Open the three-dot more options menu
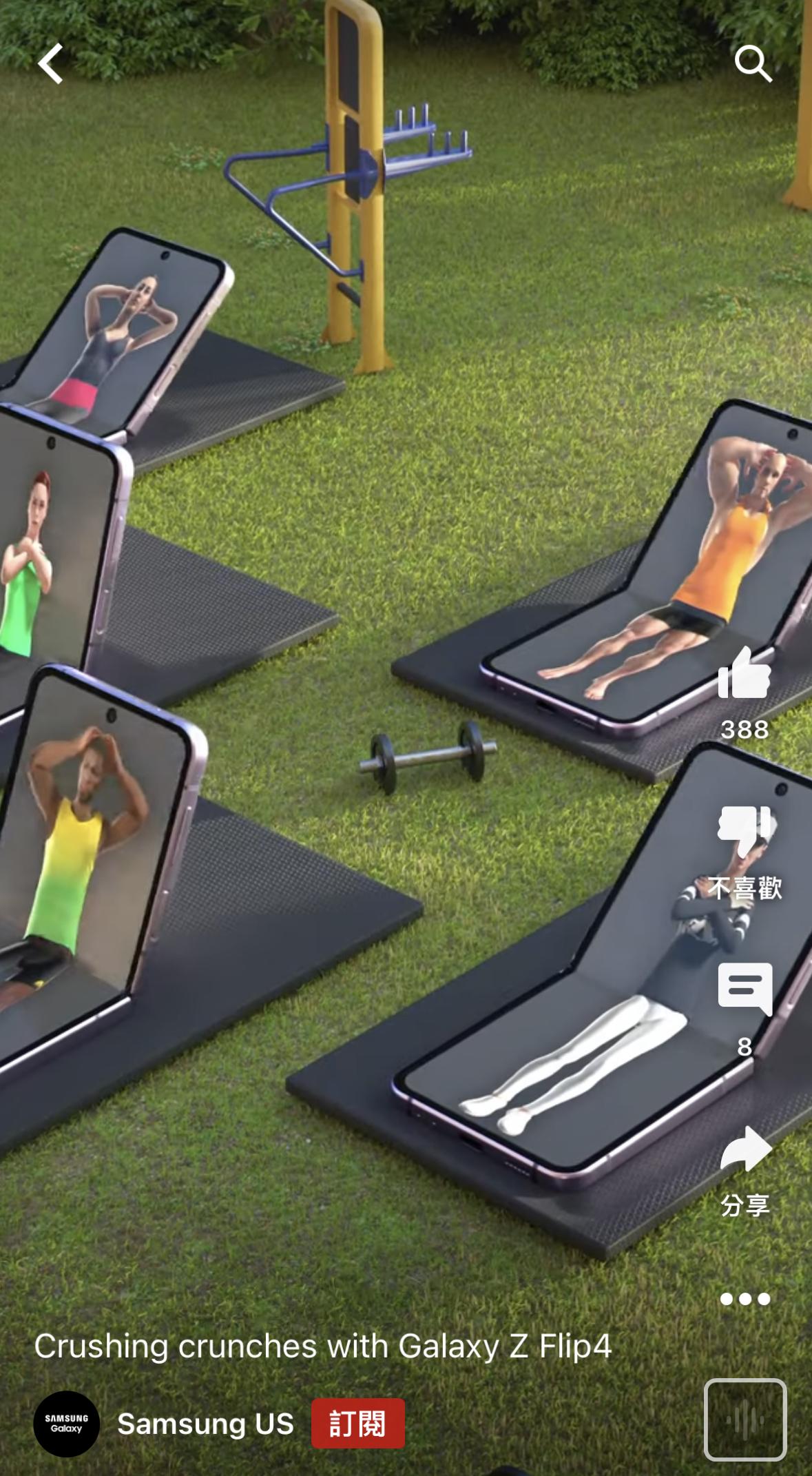Viewport: 812px width, 1476px height. pos(745,1299)
